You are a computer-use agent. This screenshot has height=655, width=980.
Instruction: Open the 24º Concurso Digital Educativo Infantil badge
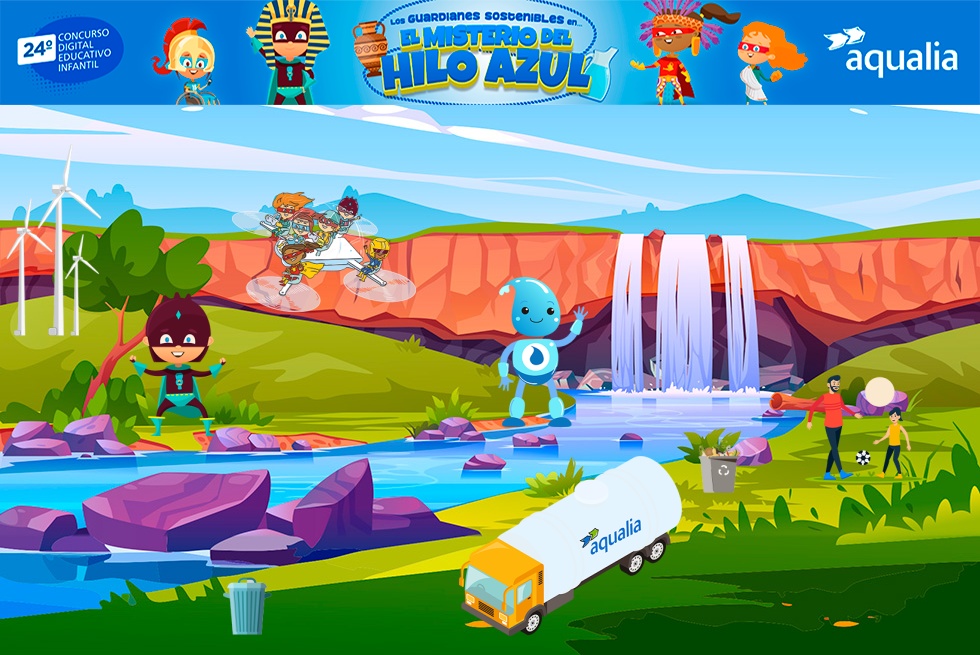pyautogui.click(x=70, y=52)
